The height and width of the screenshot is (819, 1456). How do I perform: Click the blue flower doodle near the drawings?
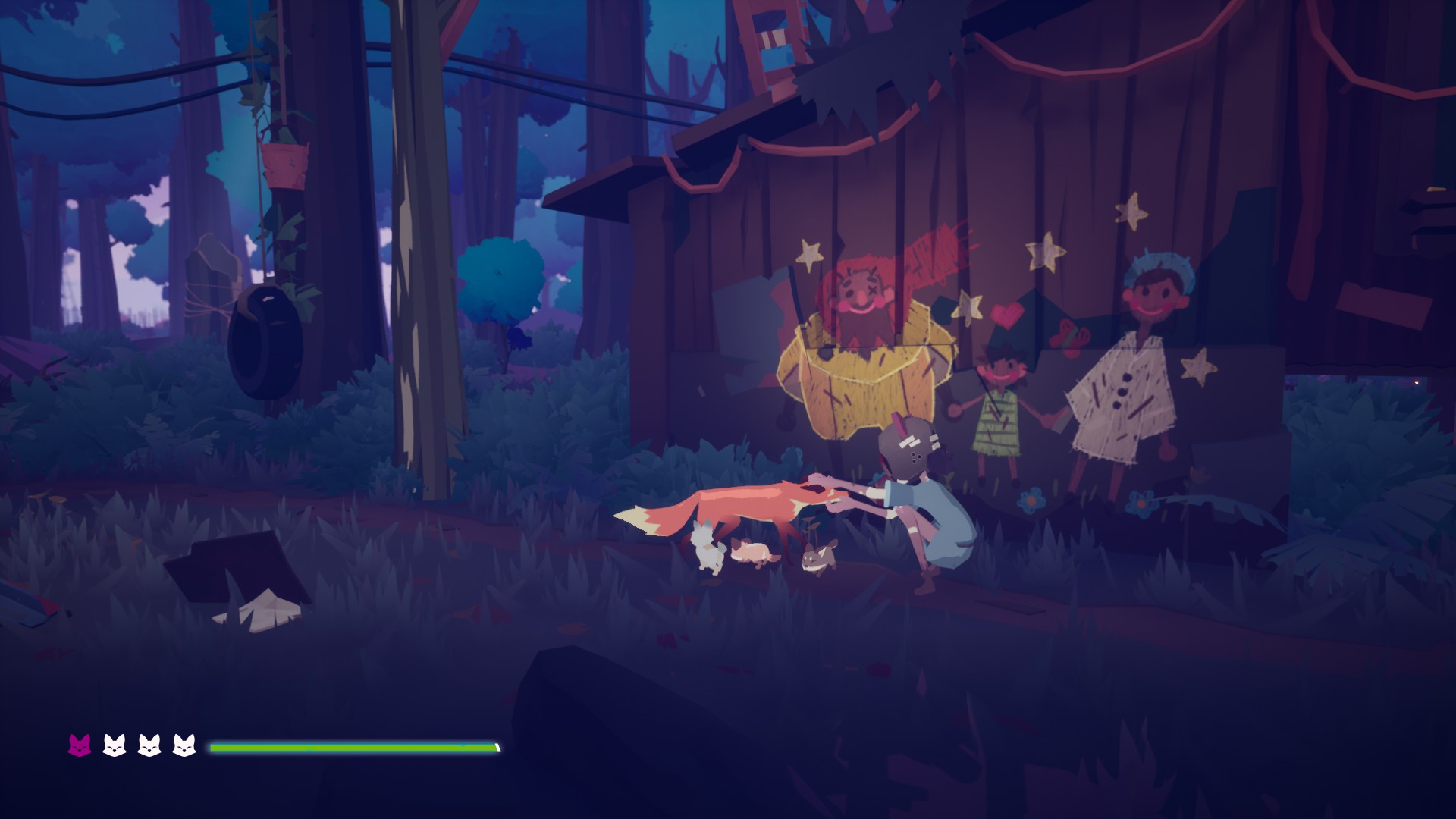(1031, 502)
